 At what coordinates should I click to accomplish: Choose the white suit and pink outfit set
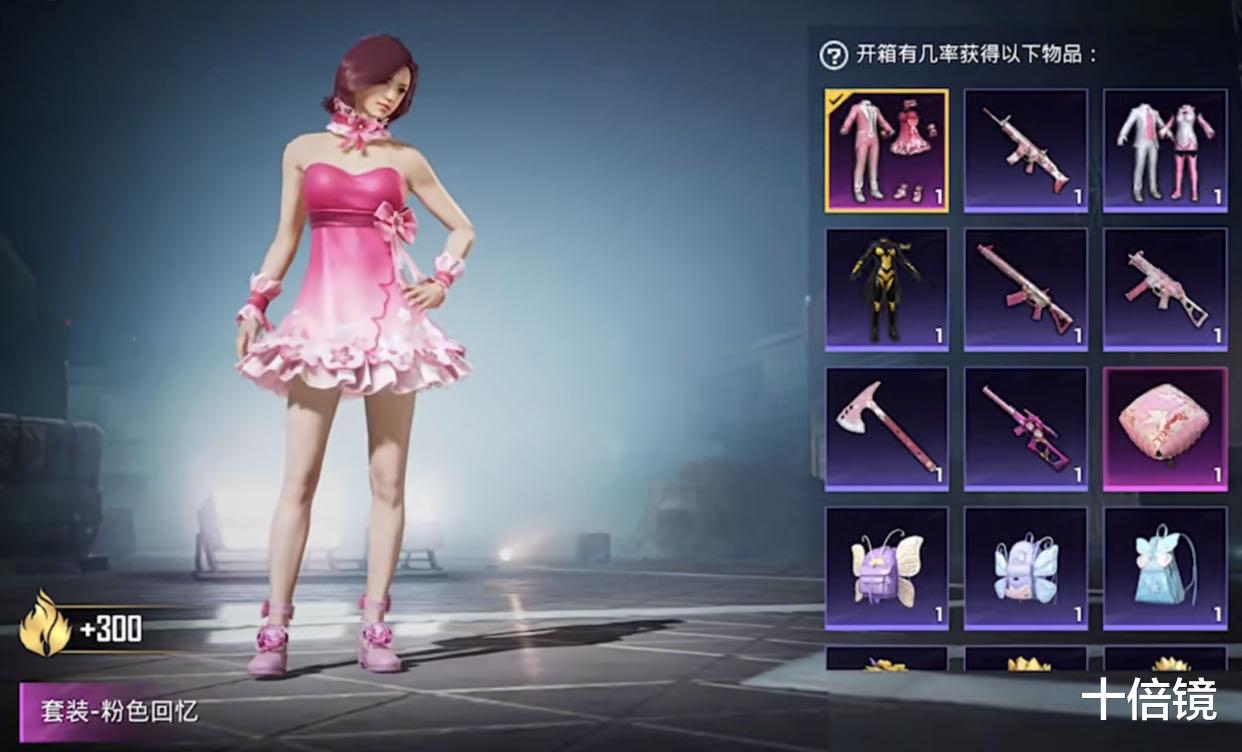click(x=1164, y=150)
